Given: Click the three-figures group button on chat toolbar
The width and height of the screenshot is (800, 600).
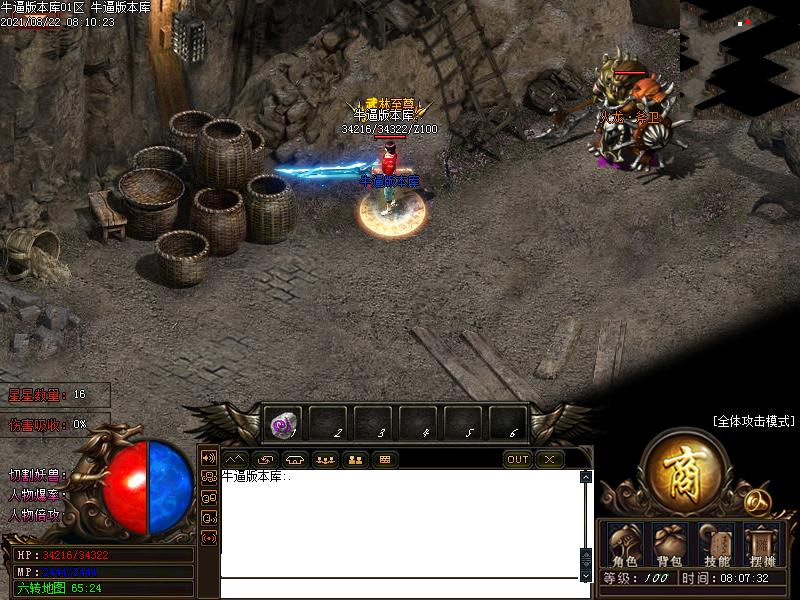Looking at the screenshot, I should (324, 460).
